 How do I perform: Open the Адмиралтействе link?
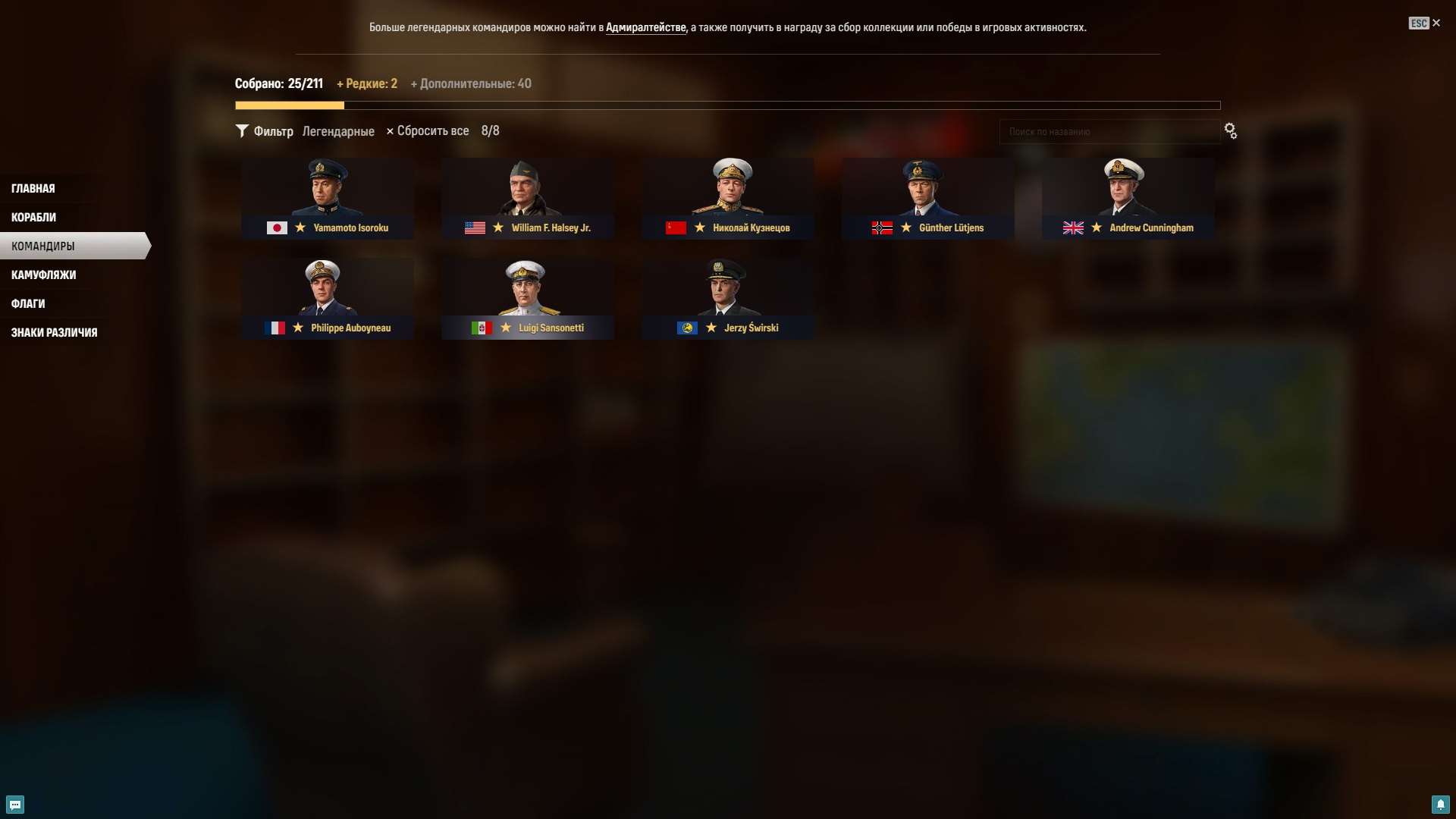tap(645, 27)
